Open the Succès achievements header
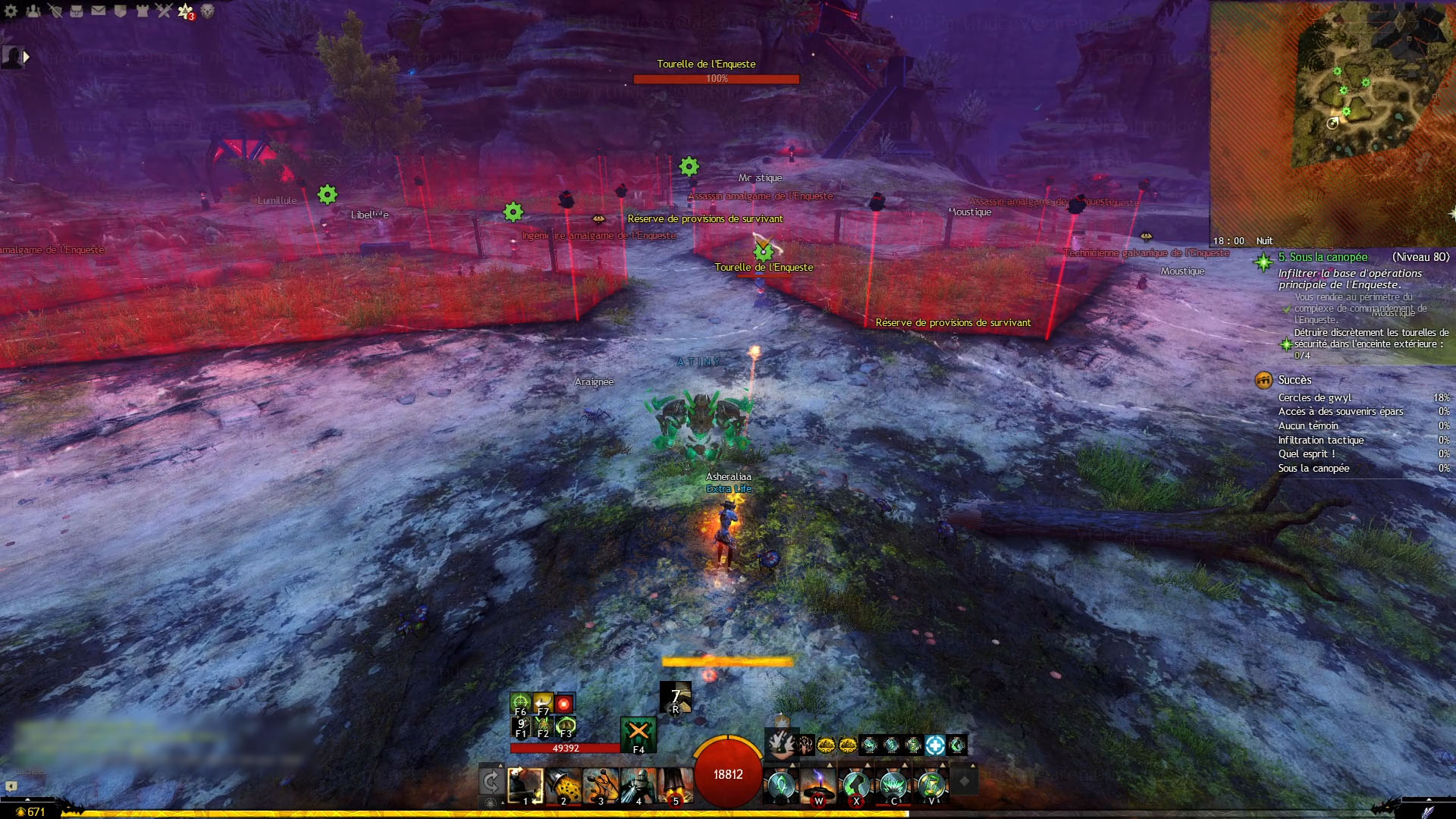1456x819 pixels. pos(1294,380)
